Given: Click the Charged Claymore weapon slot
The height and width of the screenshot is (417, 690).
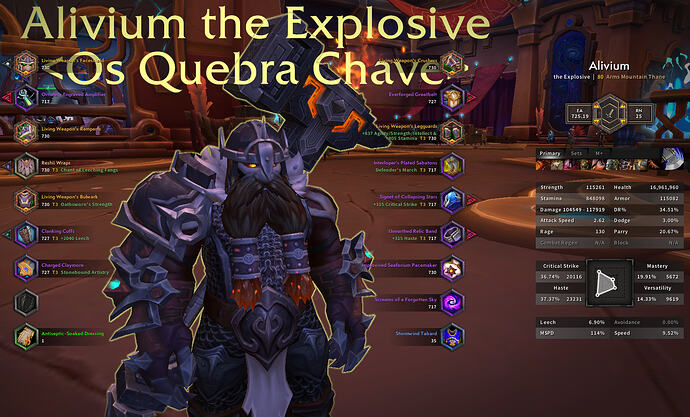Looking at the screenshot, I should (26, 268).
